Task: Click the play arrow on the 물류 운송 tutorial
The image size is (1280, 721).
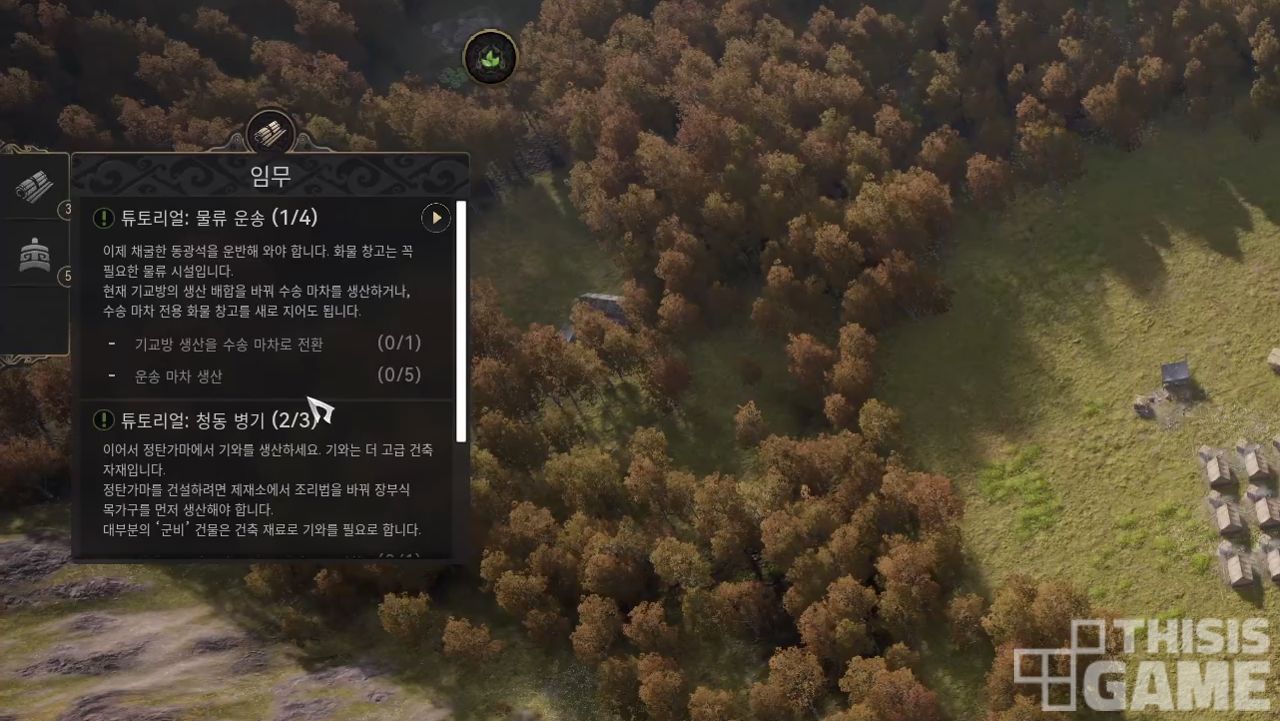Action: [435, 217]
